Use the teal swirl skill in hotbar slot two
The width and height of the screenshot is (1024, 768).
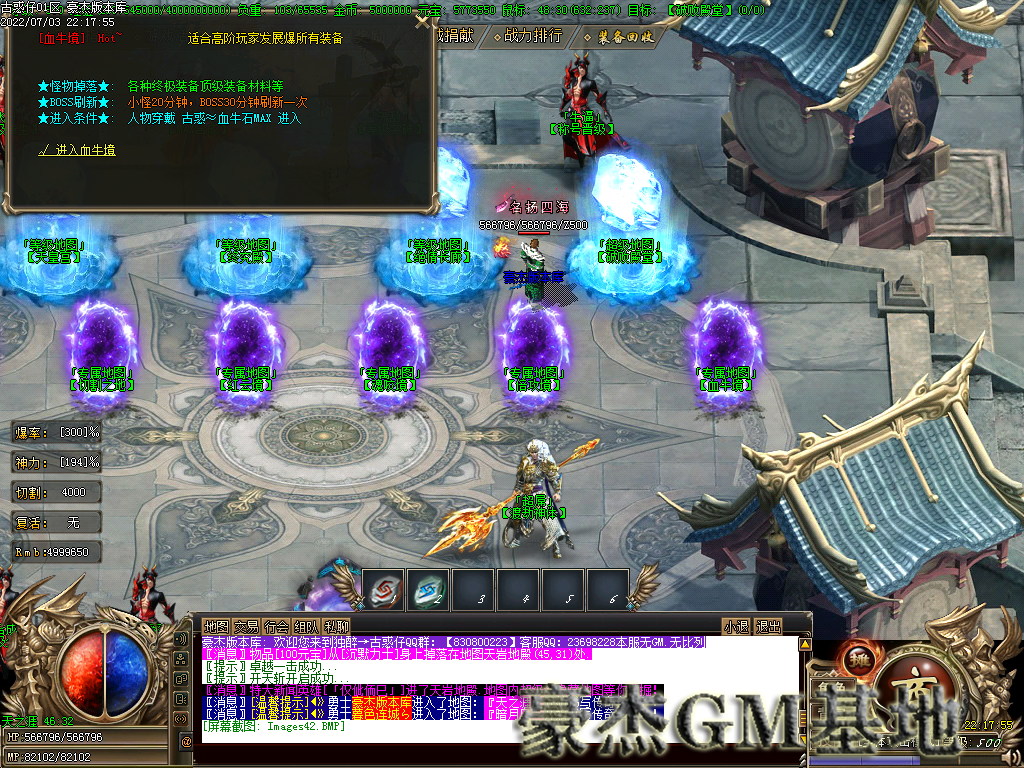click(427, 589)
